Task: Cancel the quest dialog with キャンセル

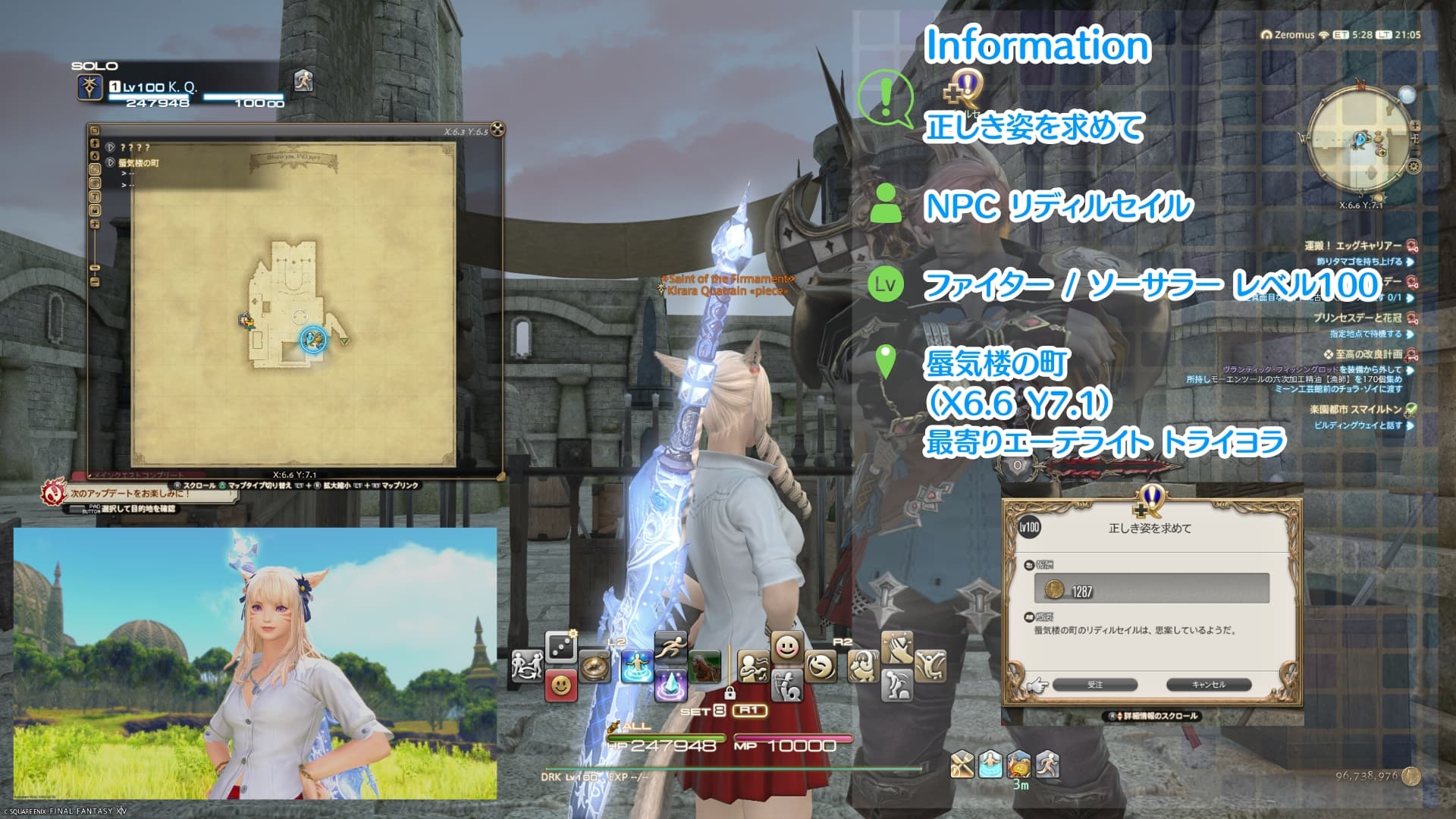Action: 1208,685
